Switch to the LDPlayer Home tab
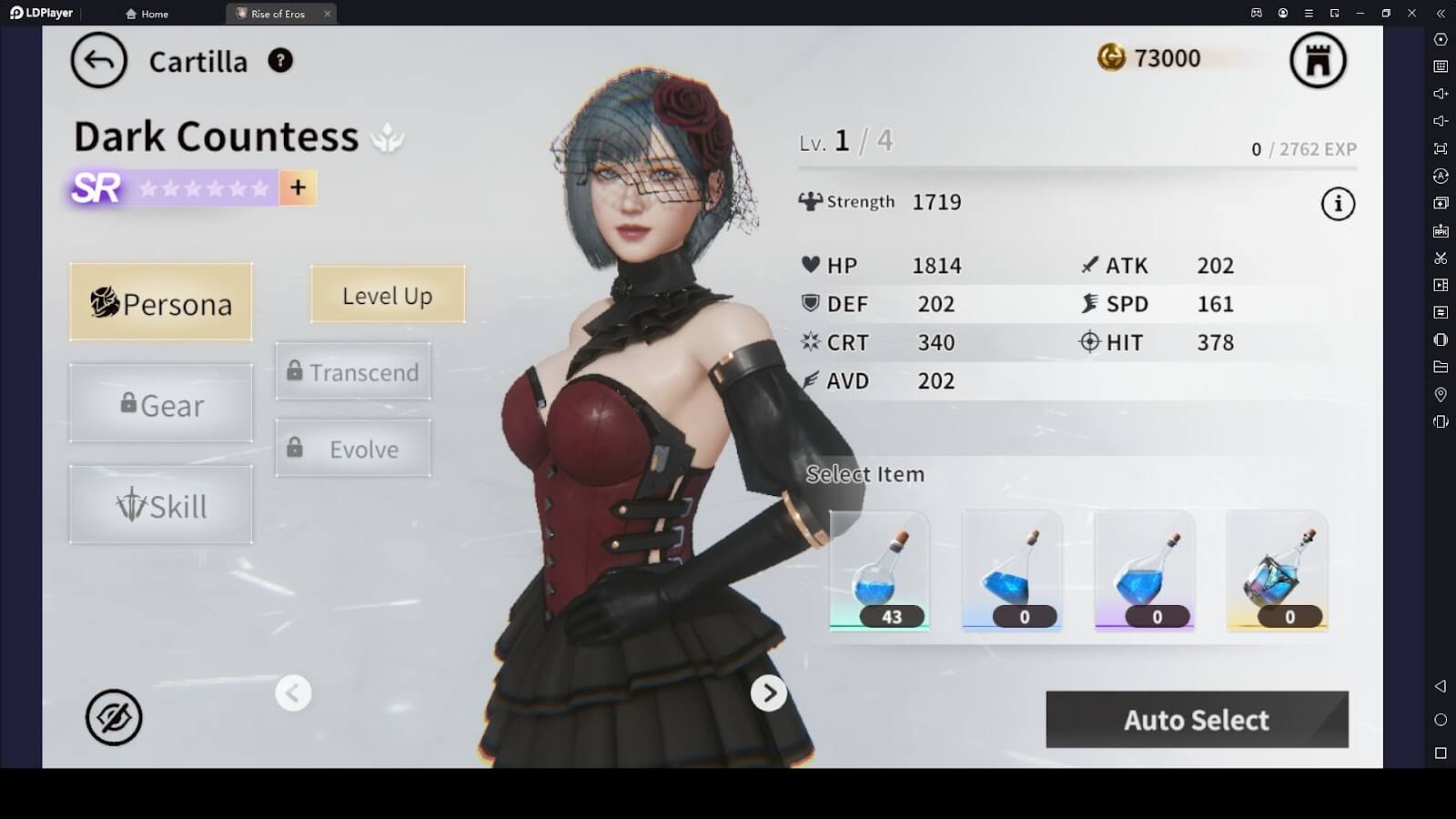The height and width of the screenshot is (819, 1456). click(x=147, y=14)
